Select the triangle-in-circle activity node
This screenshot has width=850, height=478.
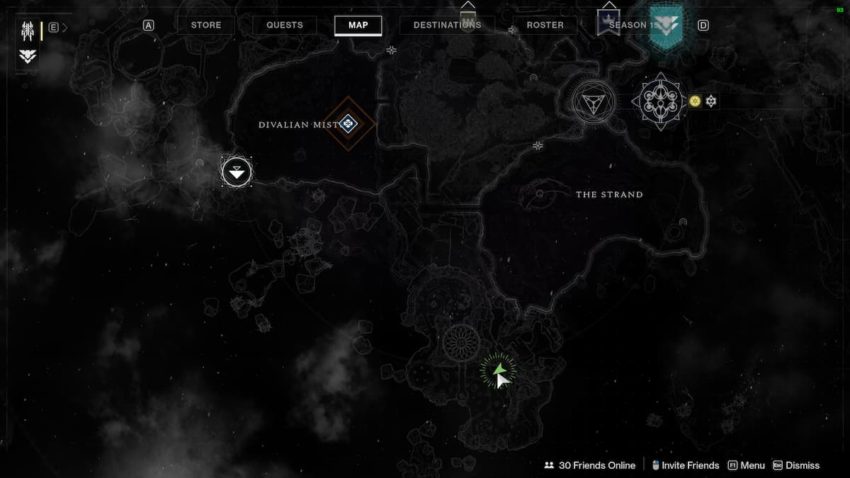[x=592, y=100]
